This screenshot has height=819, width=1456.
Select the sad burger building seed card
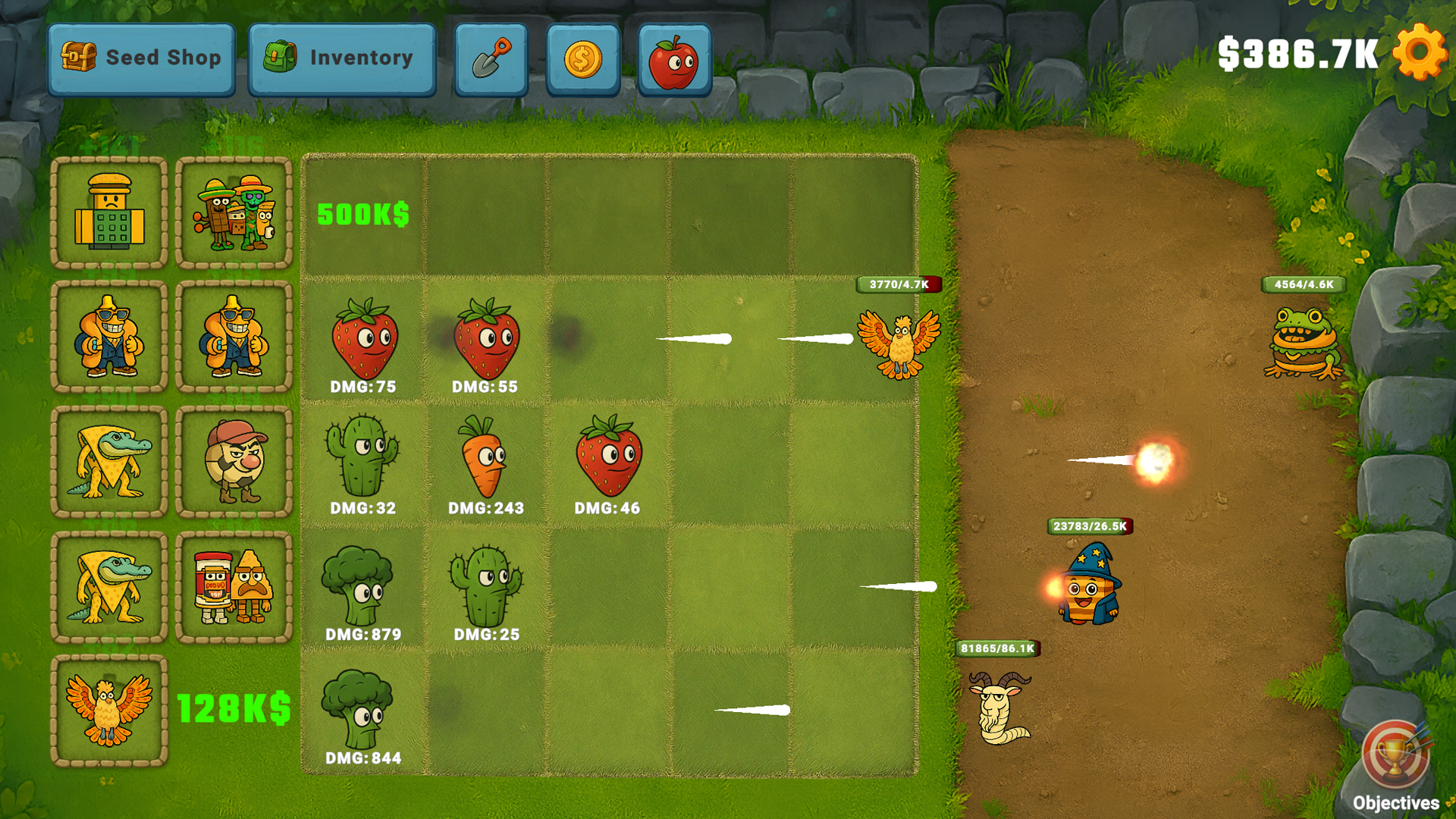point(108,213)
